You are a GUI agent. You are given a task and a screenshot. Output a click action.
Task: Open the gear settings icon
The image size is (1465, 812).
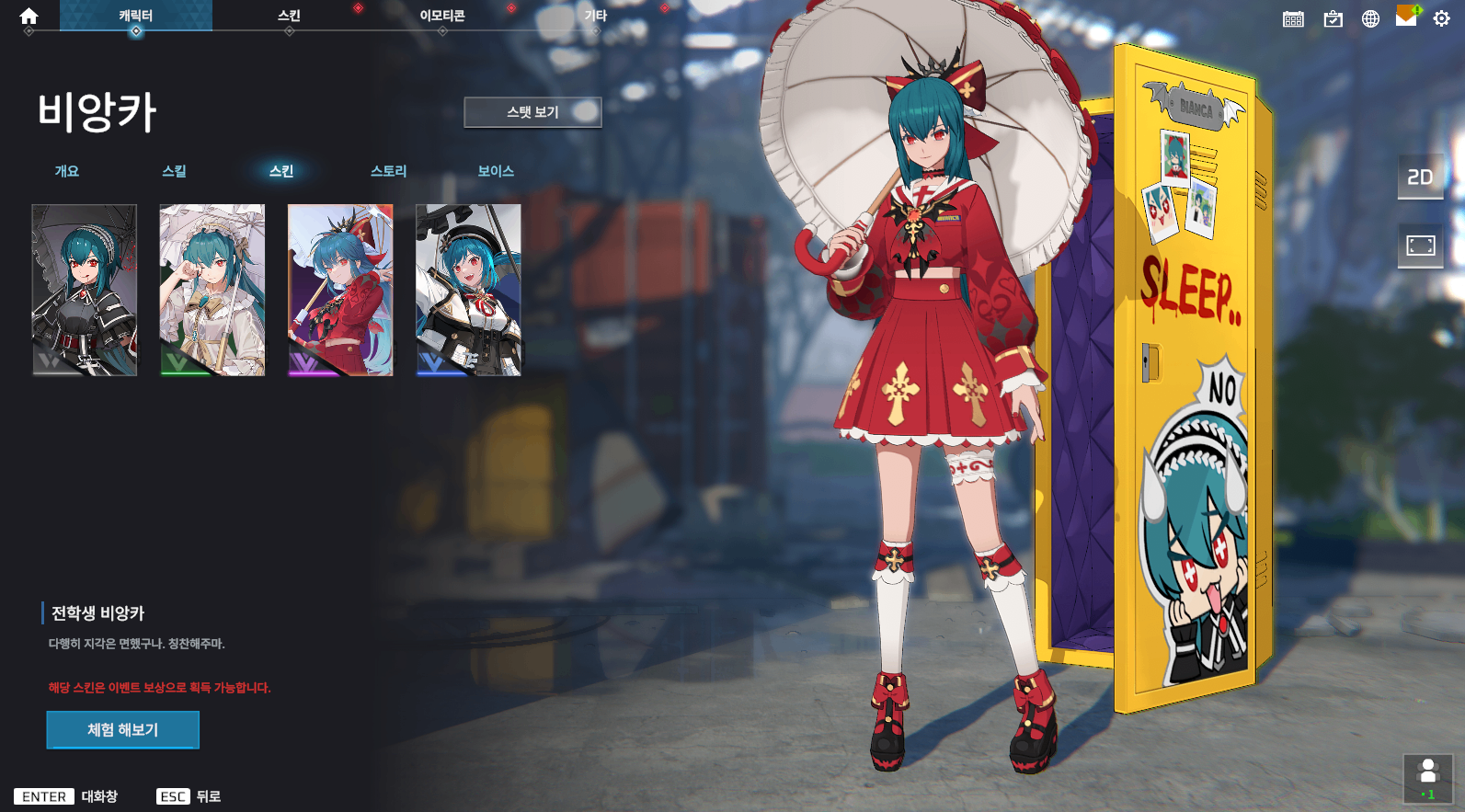[1441, 18]
